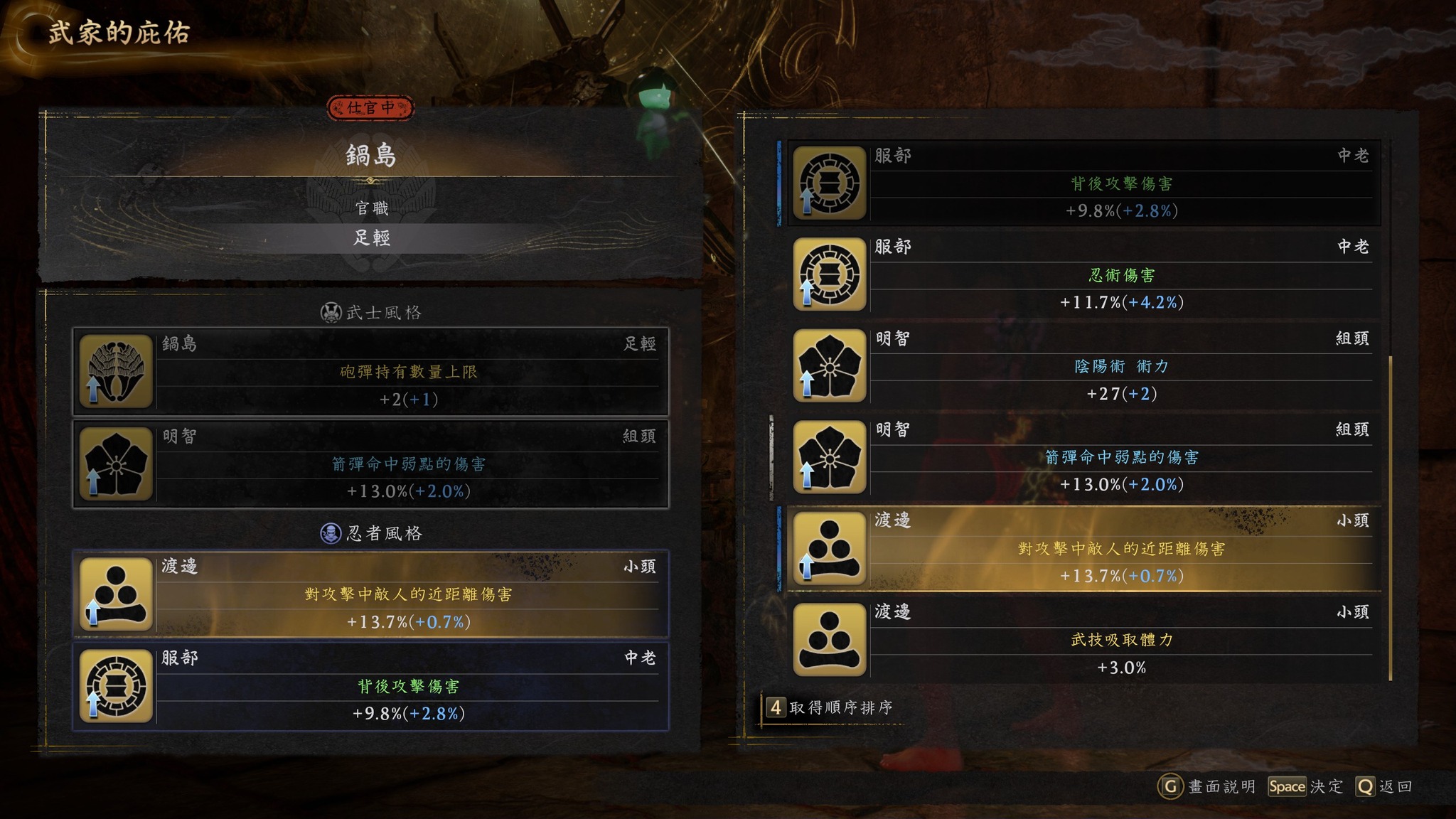1456x819 pixels.
Task: Select the bottom 渡邊 crest icon with 武技吸取體力
Action: pyautogui.click(x=830, y=638)
